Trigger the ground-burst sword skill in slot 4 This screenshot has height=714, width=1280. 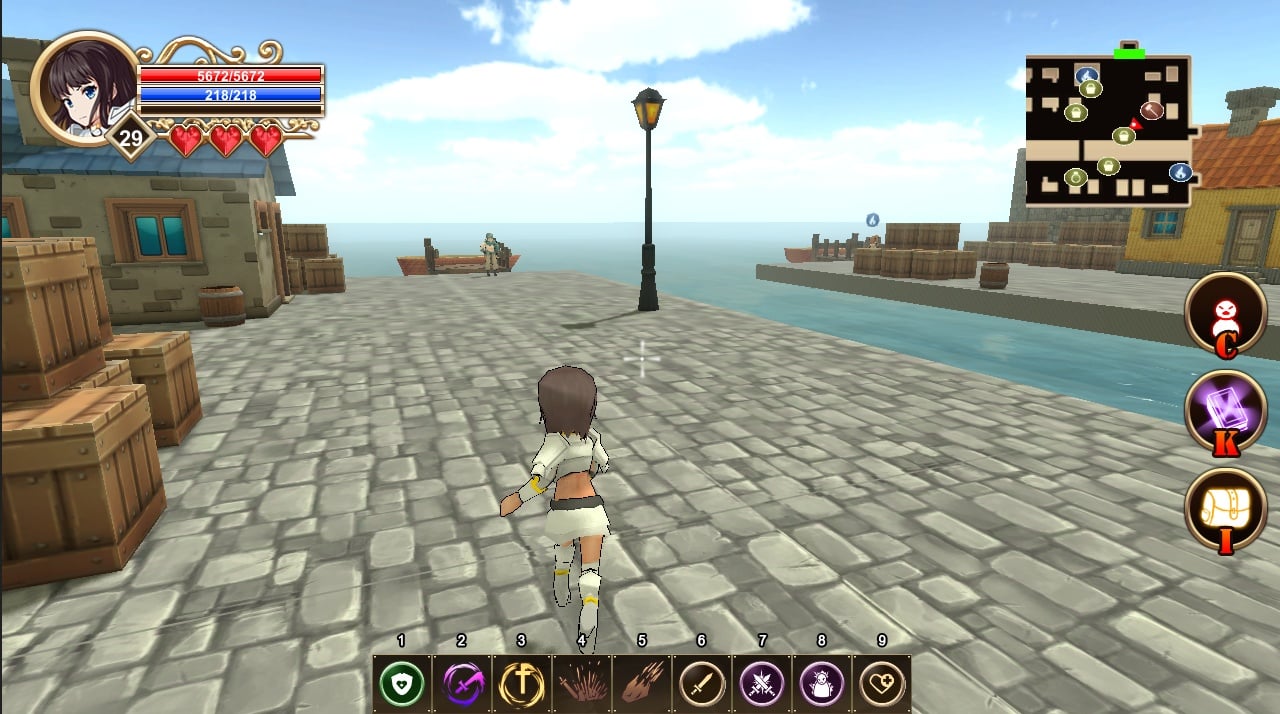point(582,685)
